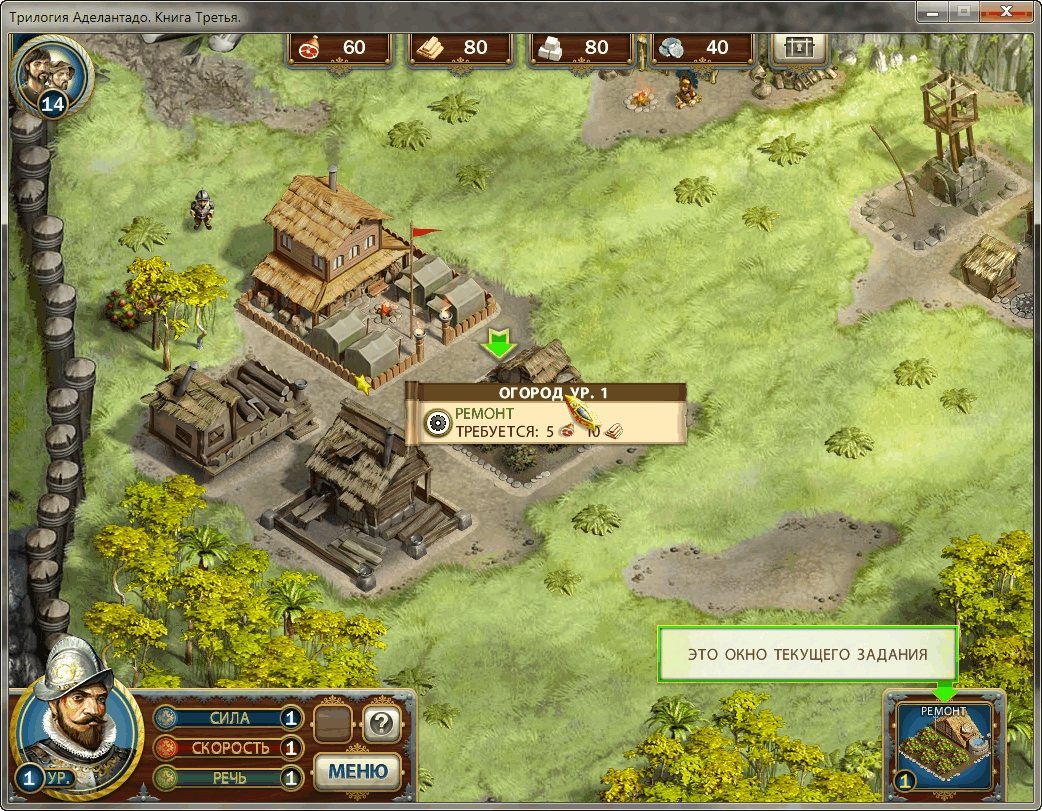1042x811 pixels.
Task: Click the Сила strength stat bar
Action: tap(228, 718)
